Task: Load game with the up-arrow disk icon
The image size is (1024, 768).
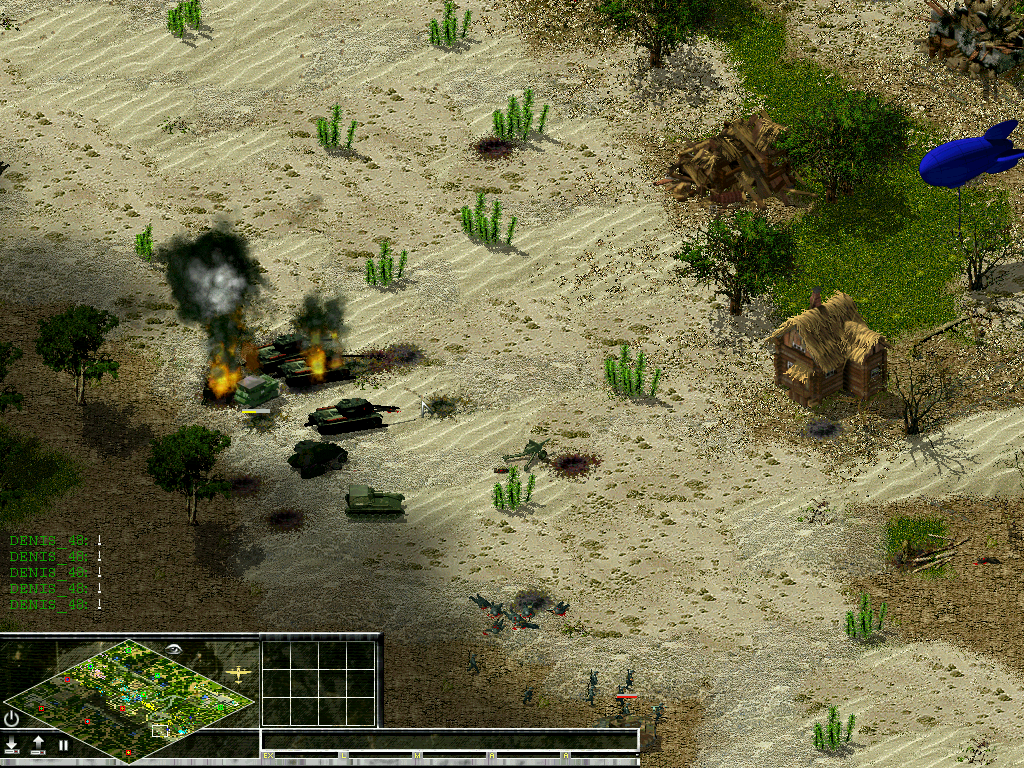Action: [x=38, y=745]
